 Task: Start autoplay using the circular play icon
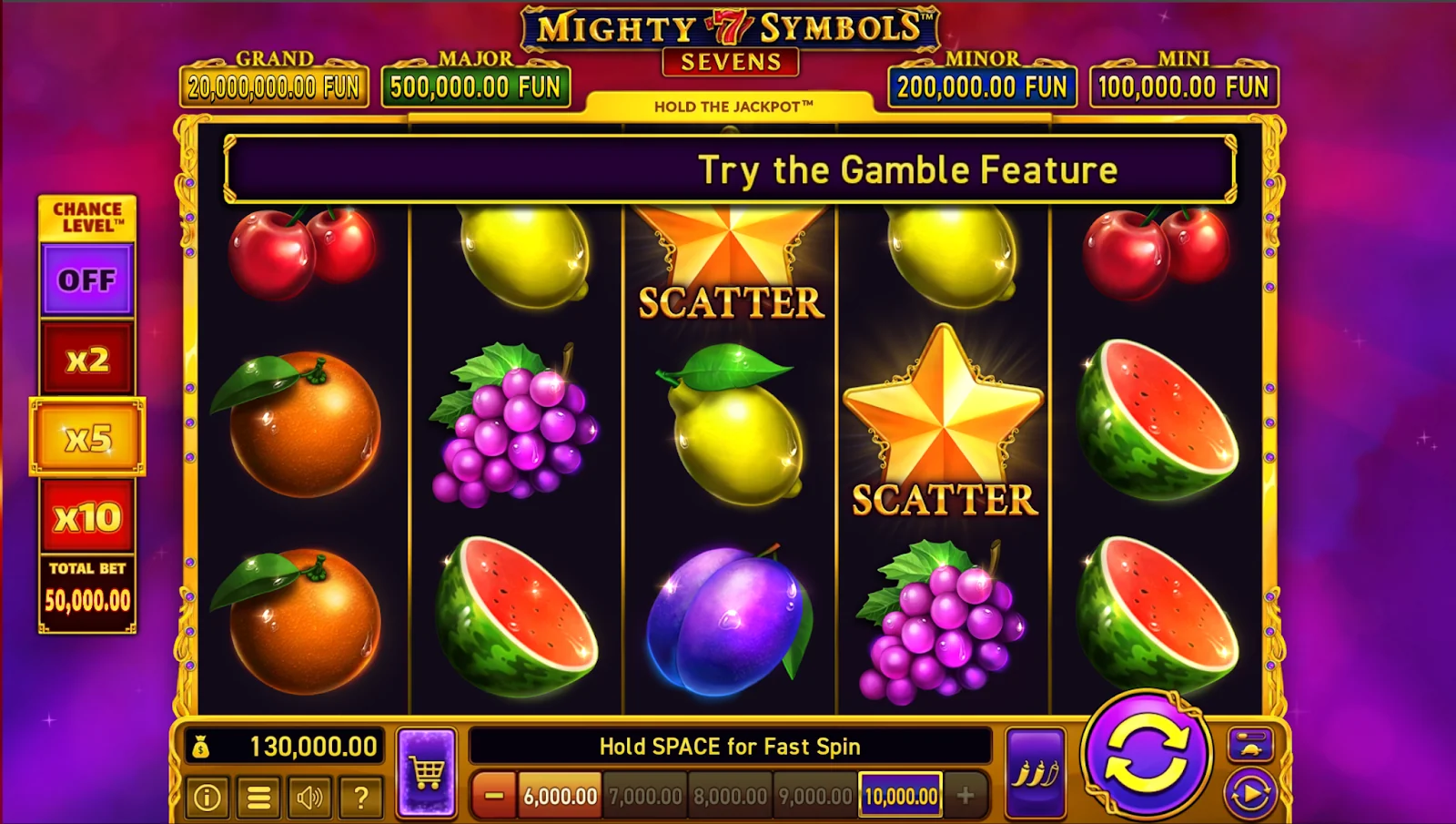[1249, 794]
